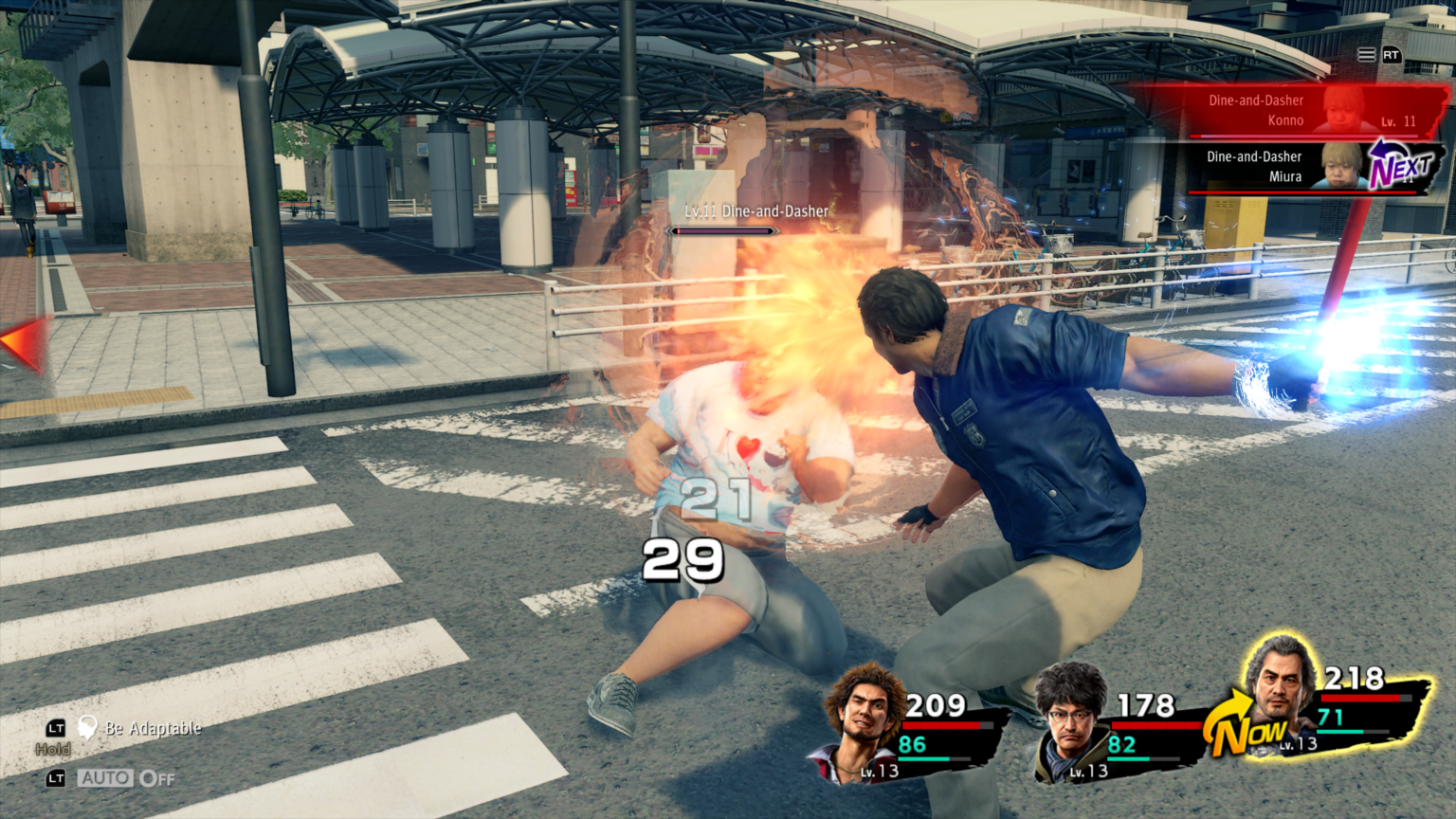Select Dine-and-Dasher Konno in turn order
The image size is (1456, 819).
pos(1289,111)
